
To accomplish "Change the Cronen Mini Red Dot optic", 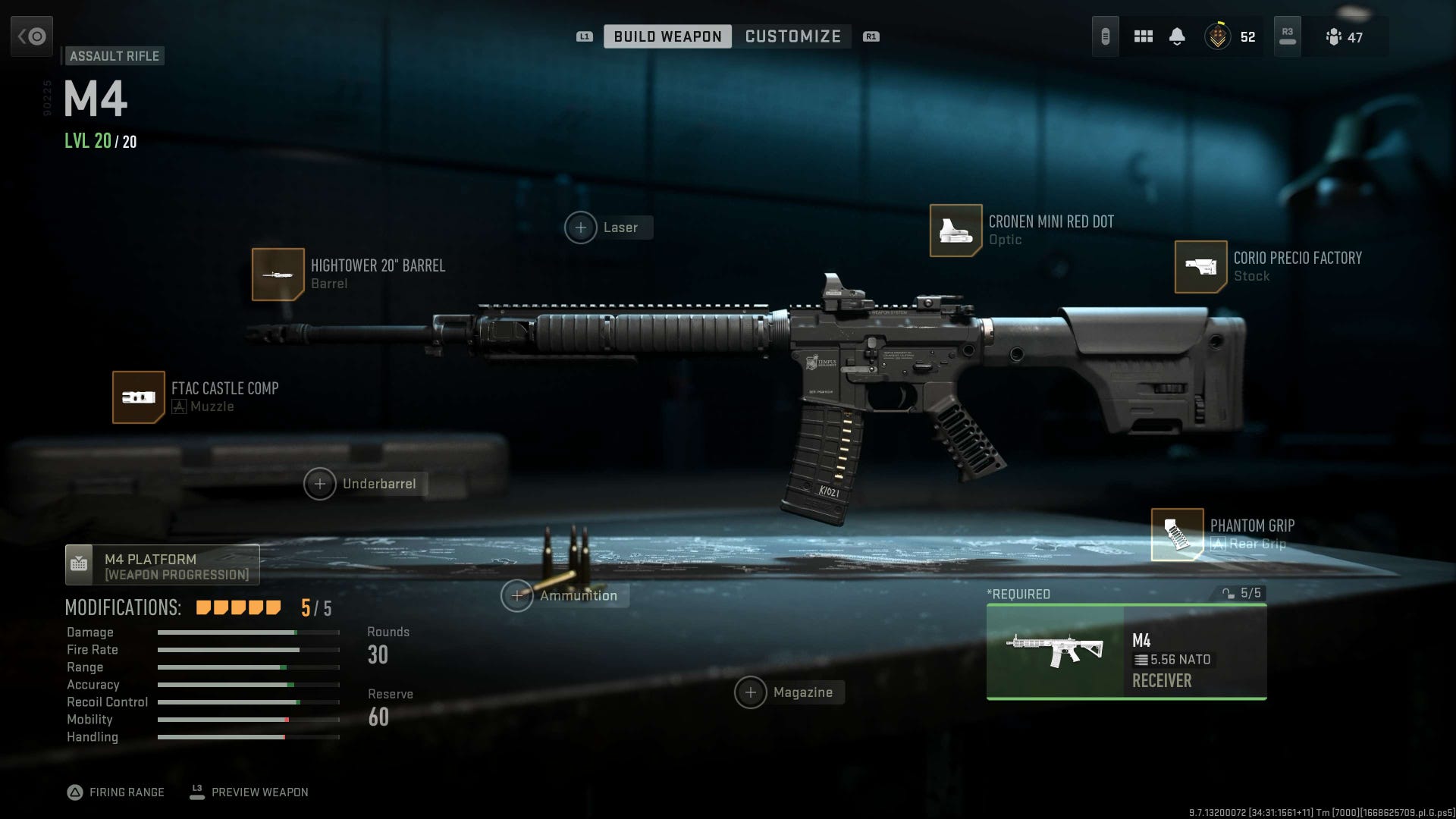I will 956,231.
